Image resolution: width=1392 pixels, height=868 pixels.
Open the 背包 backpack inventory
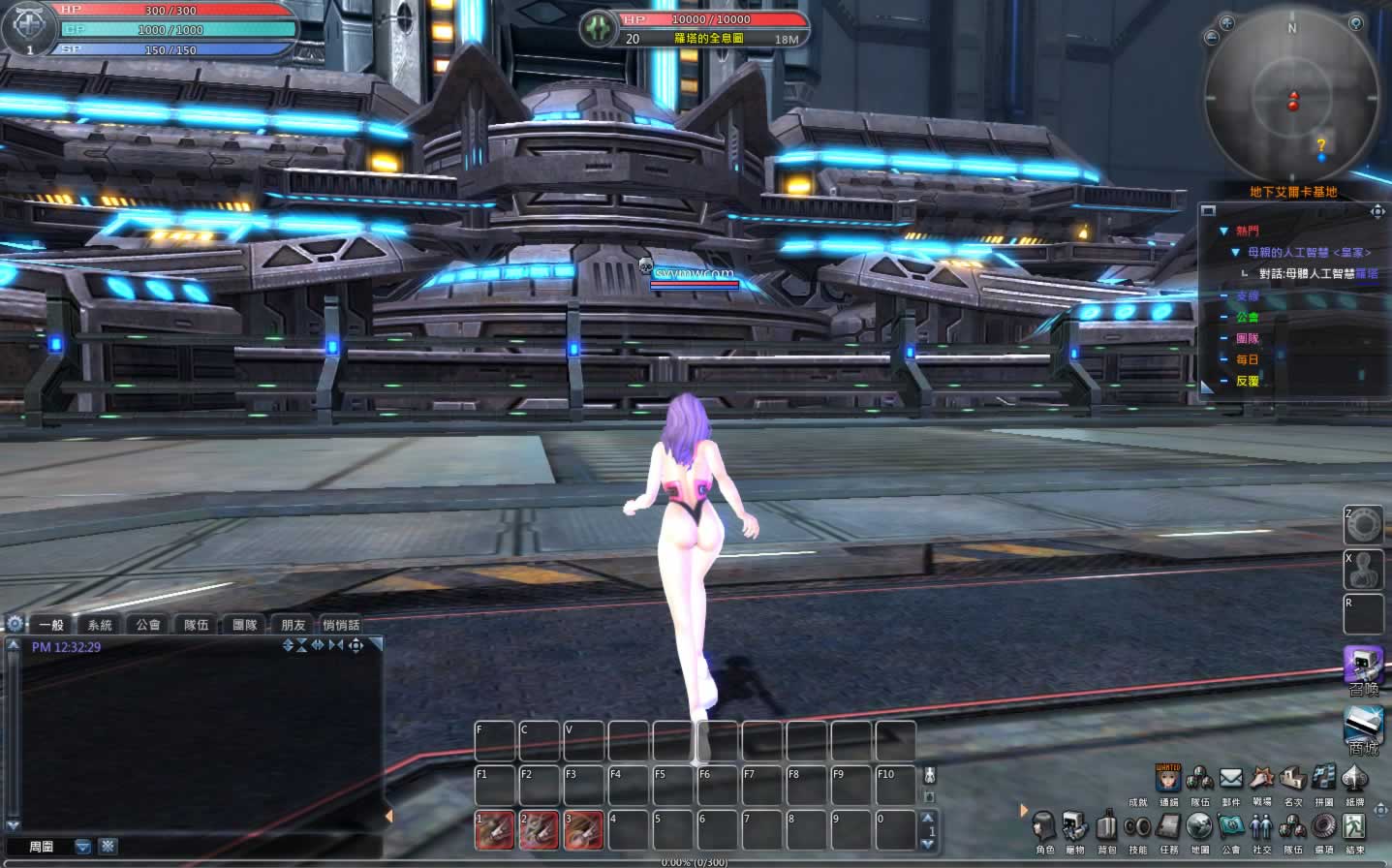[1106, 827]
